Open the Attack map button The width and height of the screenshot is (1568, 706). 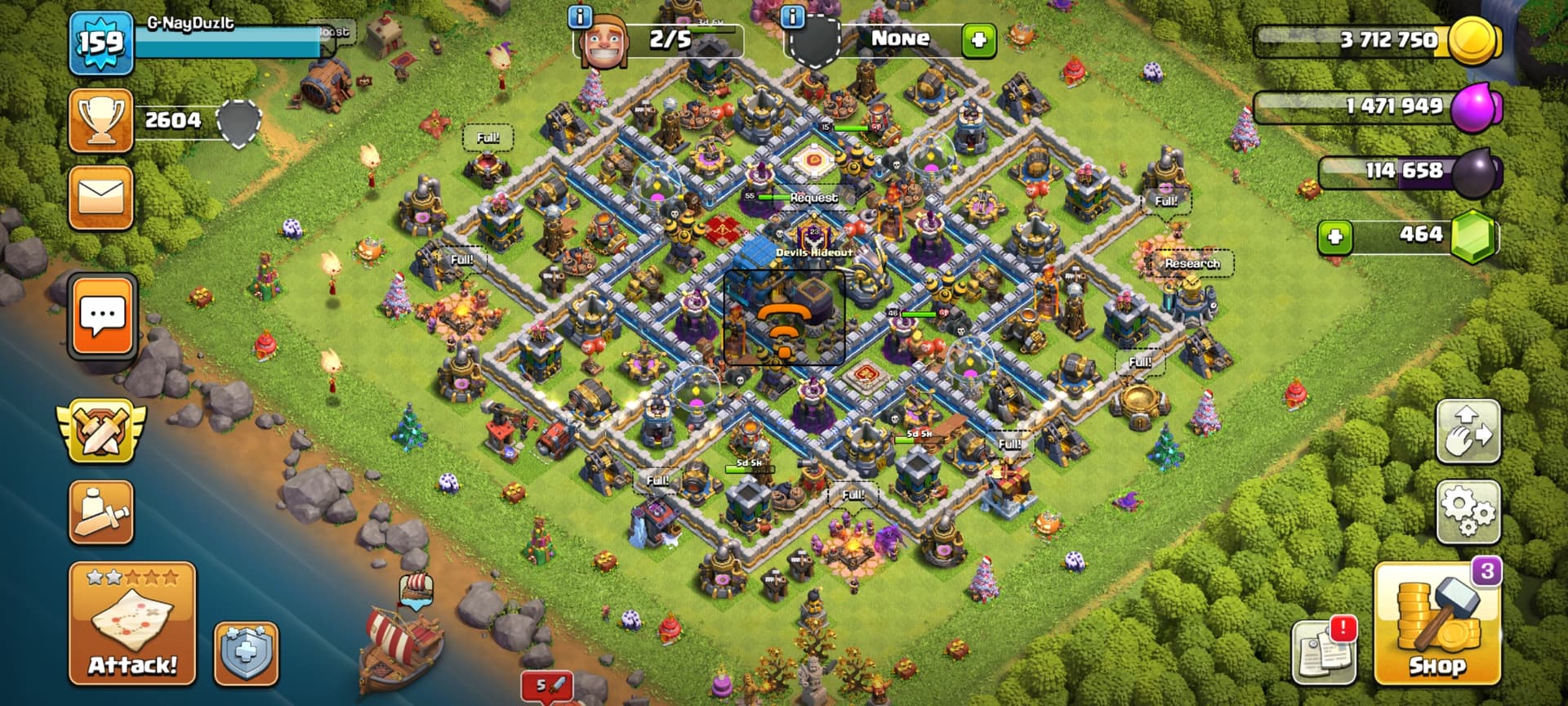coord(132,623)
